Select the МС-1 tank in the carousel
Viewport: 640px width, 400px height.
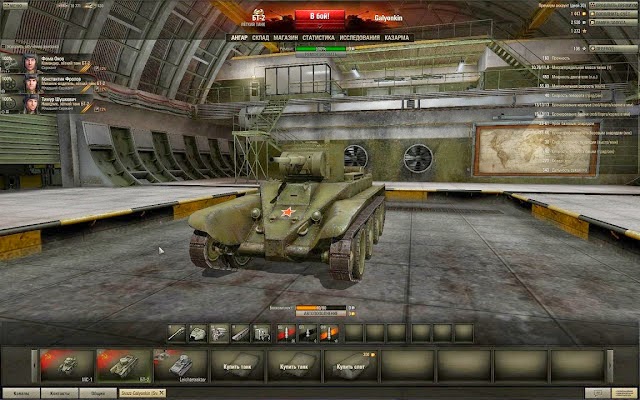[x=65, y=364]
